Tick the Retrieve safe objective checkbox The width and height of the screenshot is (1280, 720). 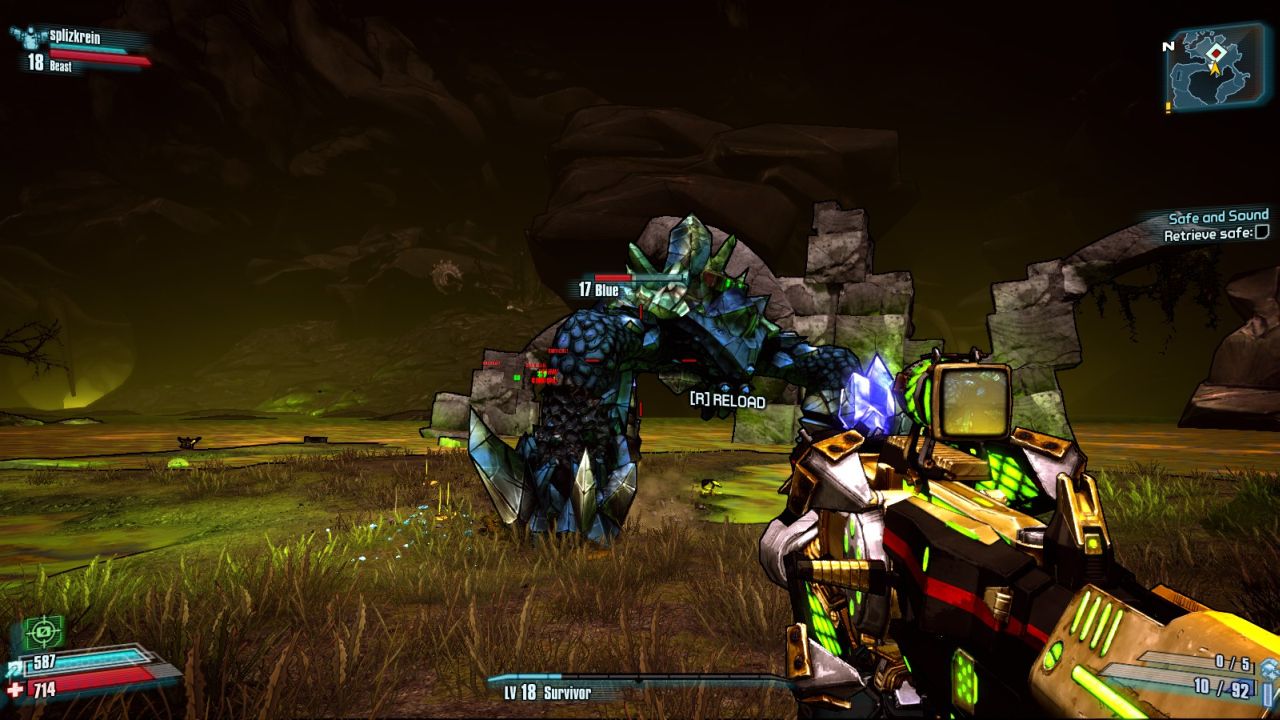point(1262,233)
